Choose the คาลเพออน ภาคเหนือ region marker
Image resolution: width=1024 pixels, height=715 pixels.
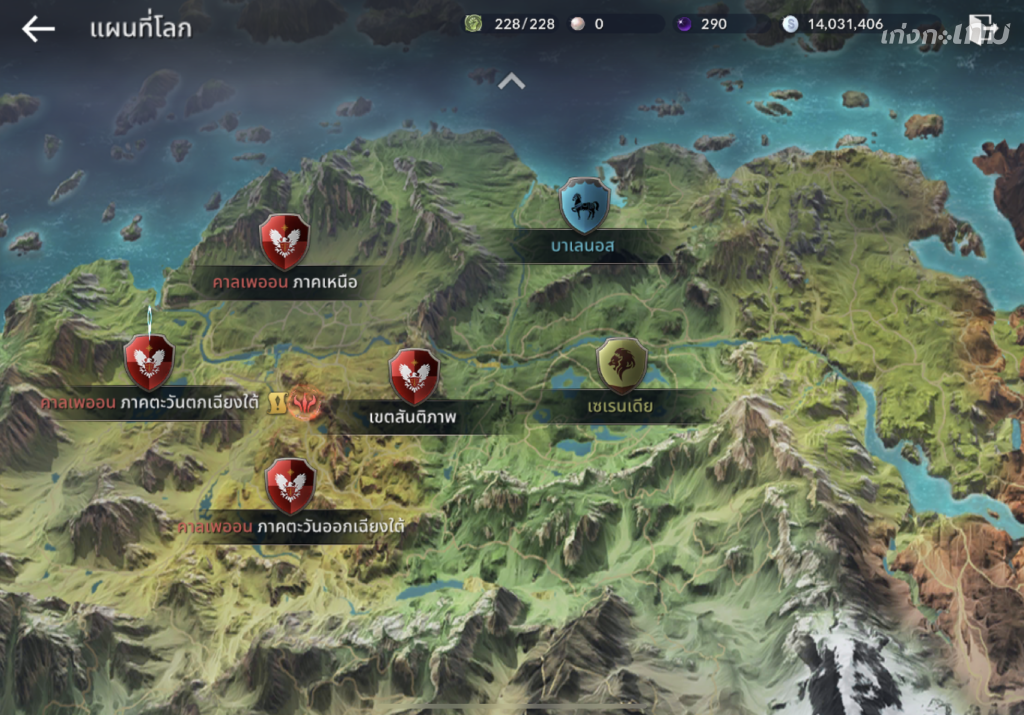pos(284,242)
